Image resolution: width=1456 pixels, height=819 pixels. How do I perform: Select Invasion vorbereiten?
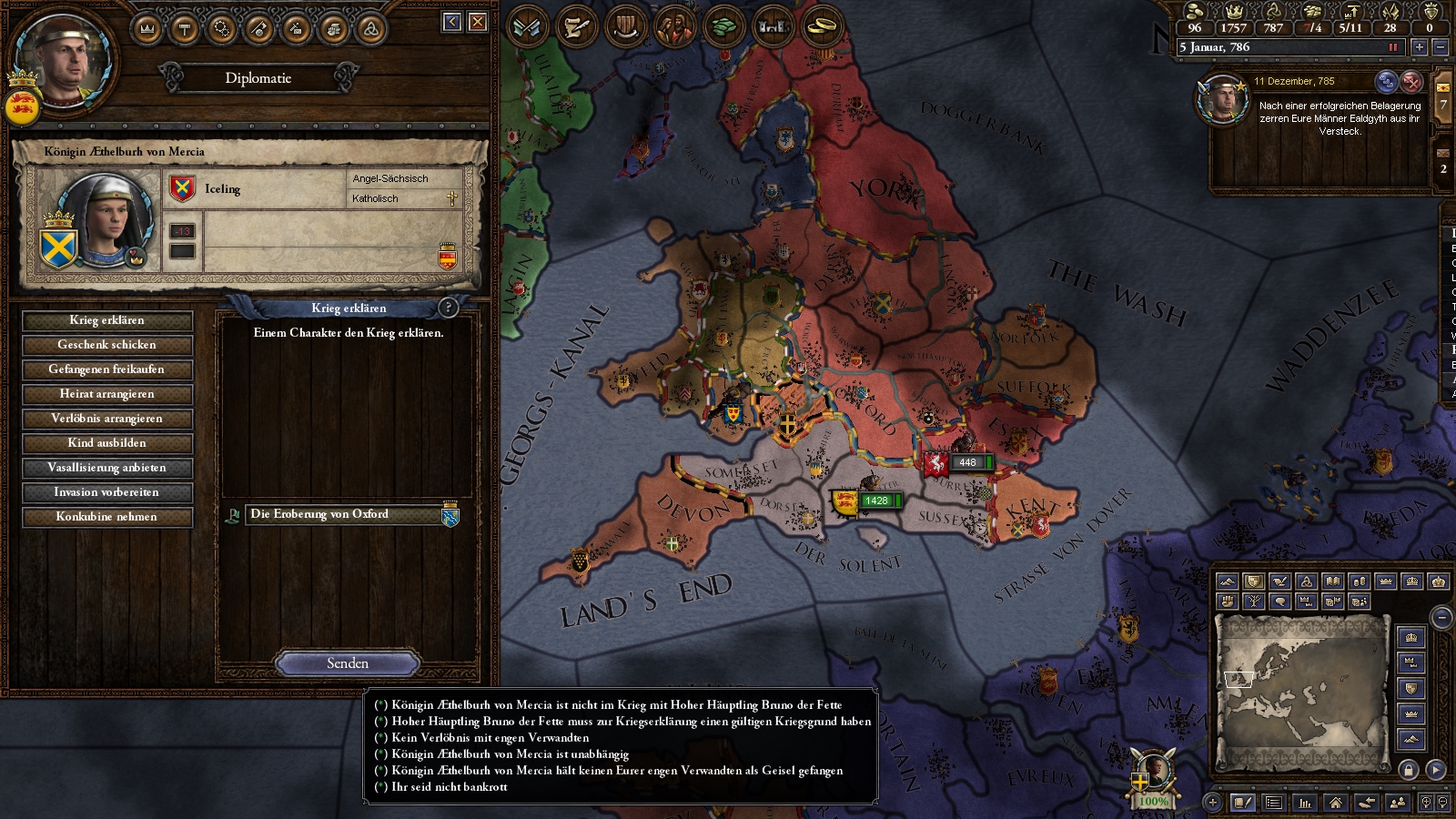tap(106, 492)
